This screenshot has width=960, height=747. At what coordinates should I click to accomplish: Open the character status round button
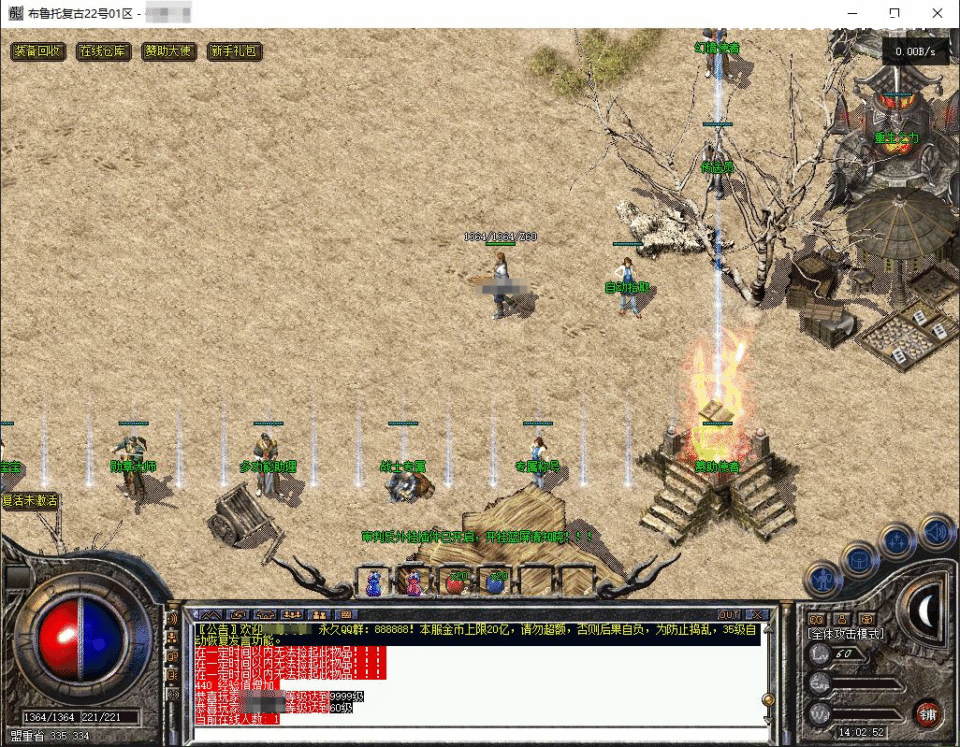tap(824, 577)
